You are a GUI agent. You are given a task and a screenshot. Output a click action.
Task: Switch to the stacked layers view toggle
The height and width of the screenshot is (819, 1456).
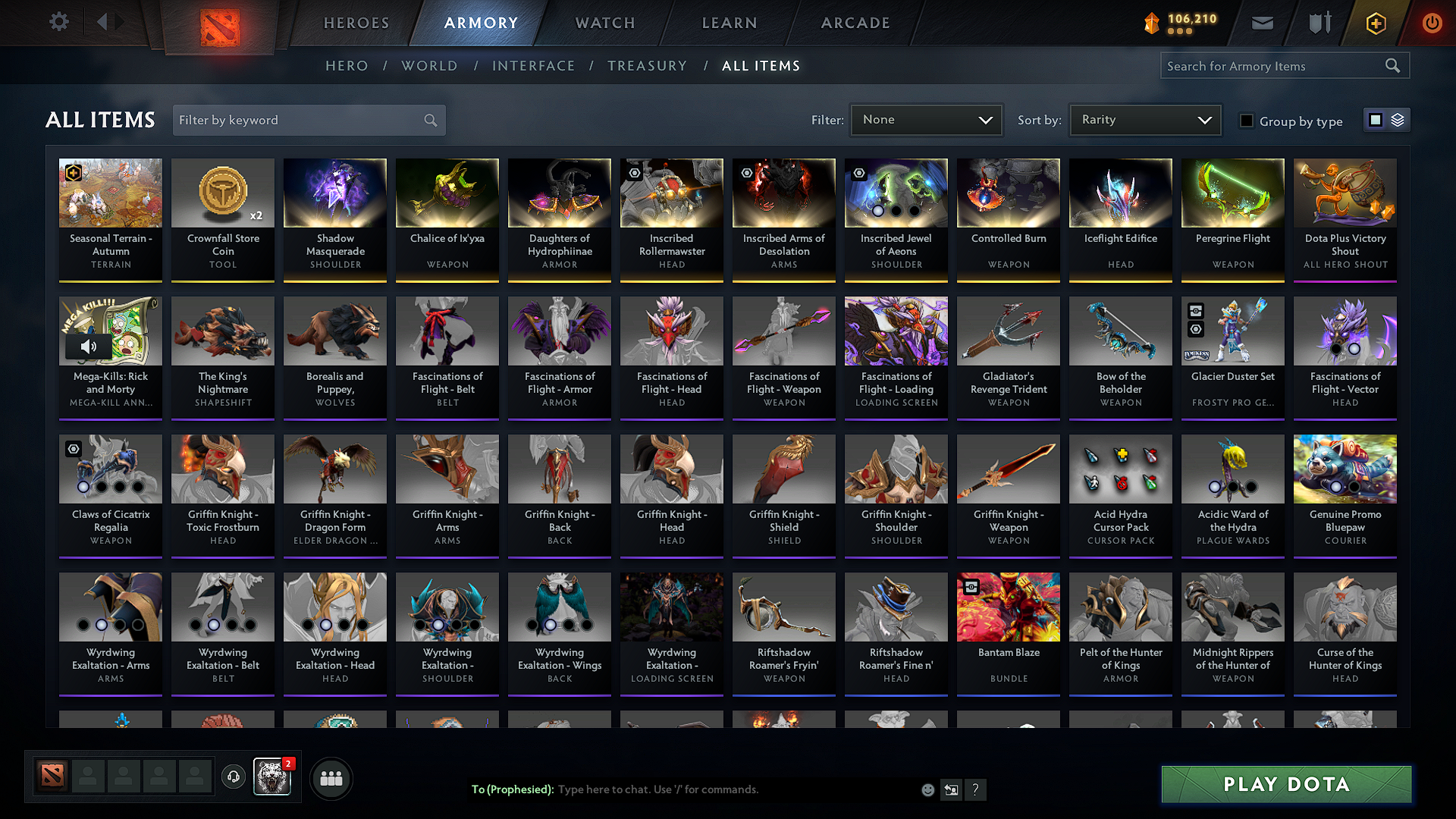pyautogui.click(x=1396, y=119)
